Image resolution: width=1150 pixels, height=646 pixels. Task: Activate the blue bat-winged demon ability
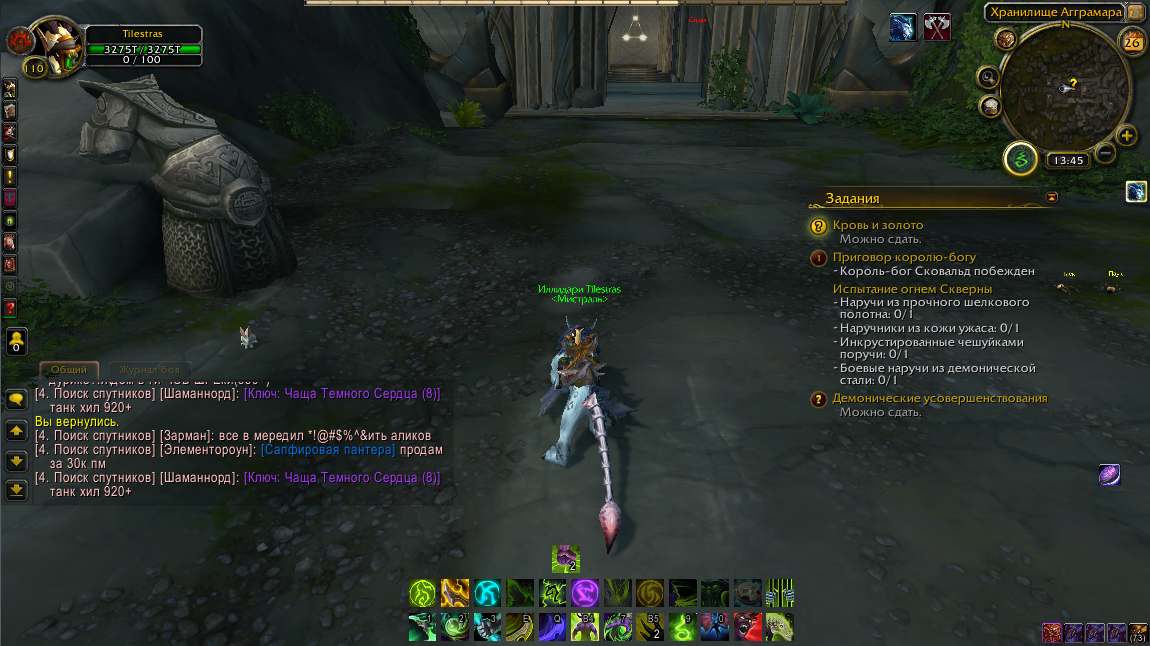(x=716, y=627)
